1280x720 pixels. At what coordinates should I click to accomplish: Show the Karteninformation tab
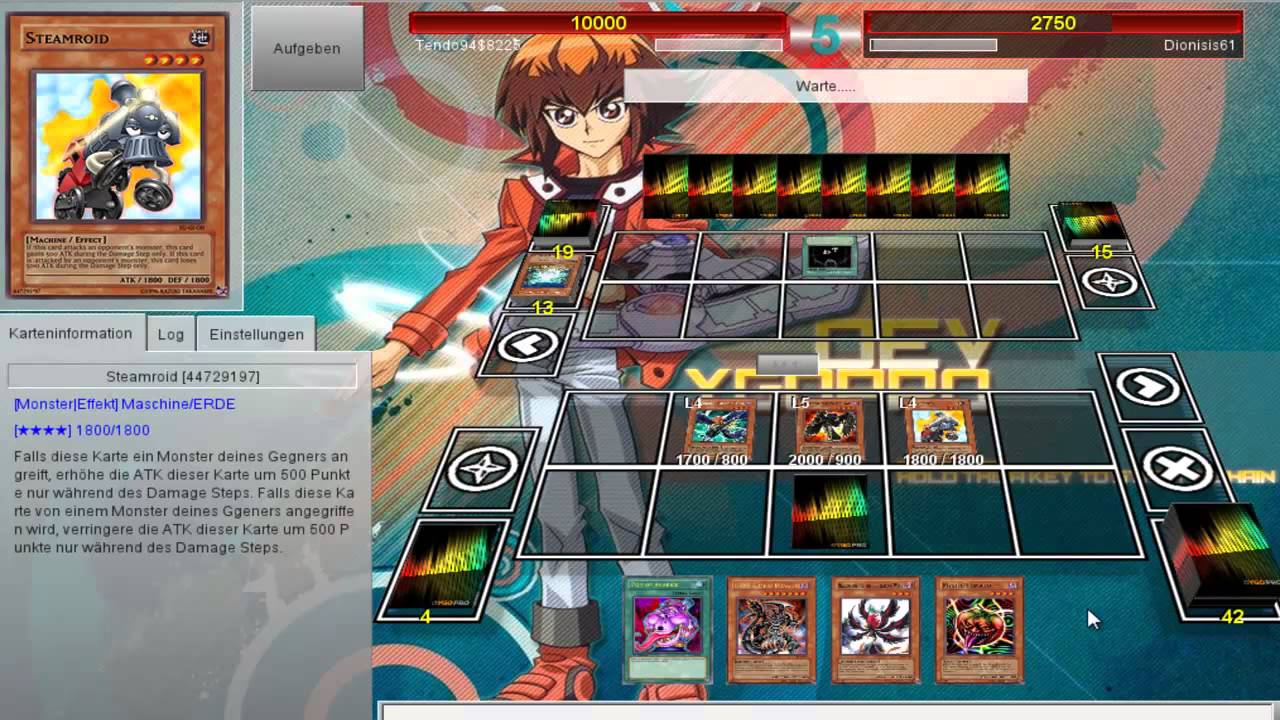[x=71, y=333]
